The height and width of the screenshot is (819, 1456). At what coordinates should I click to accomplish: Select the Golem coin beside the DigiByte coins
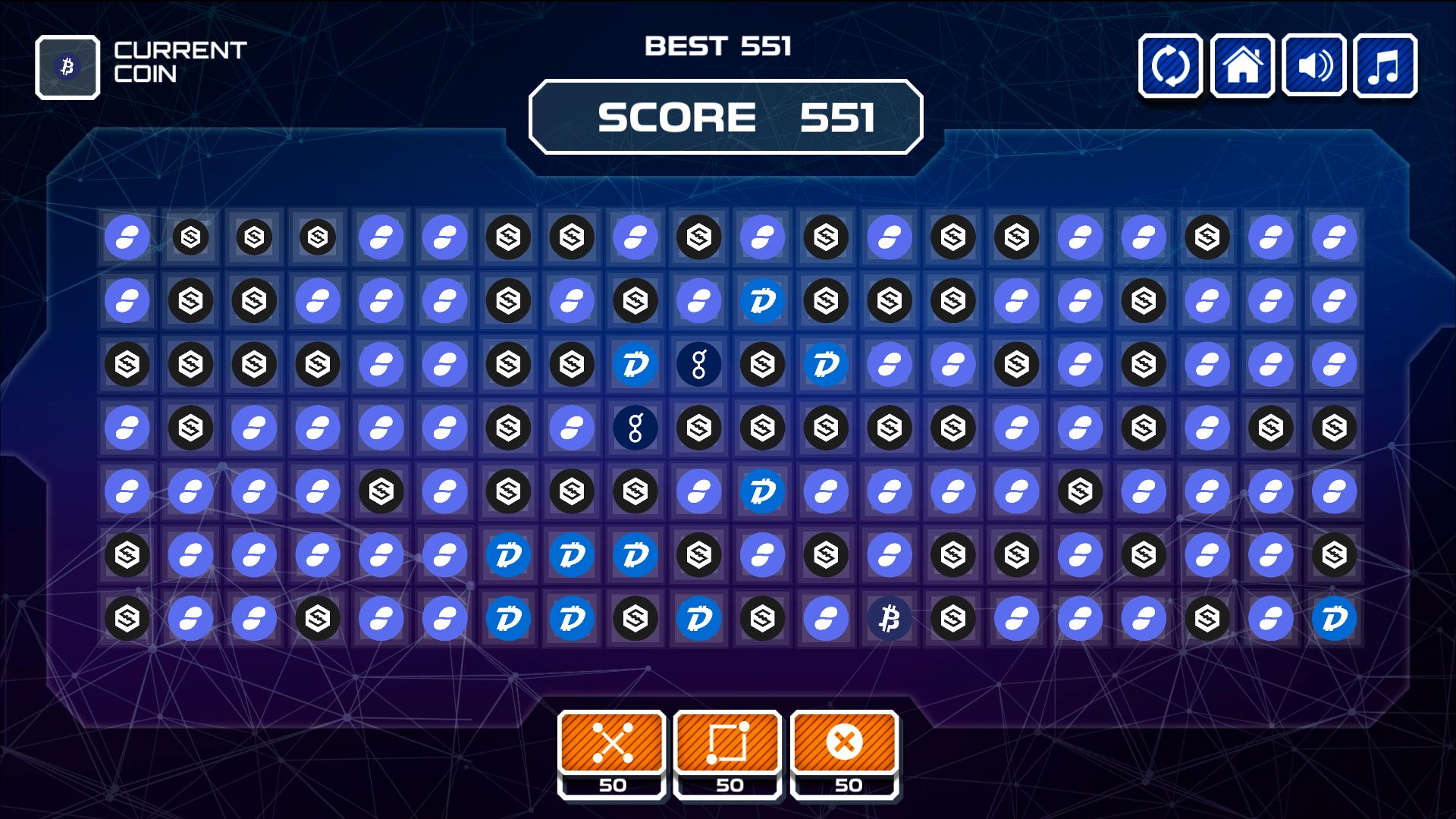[698, 364]
